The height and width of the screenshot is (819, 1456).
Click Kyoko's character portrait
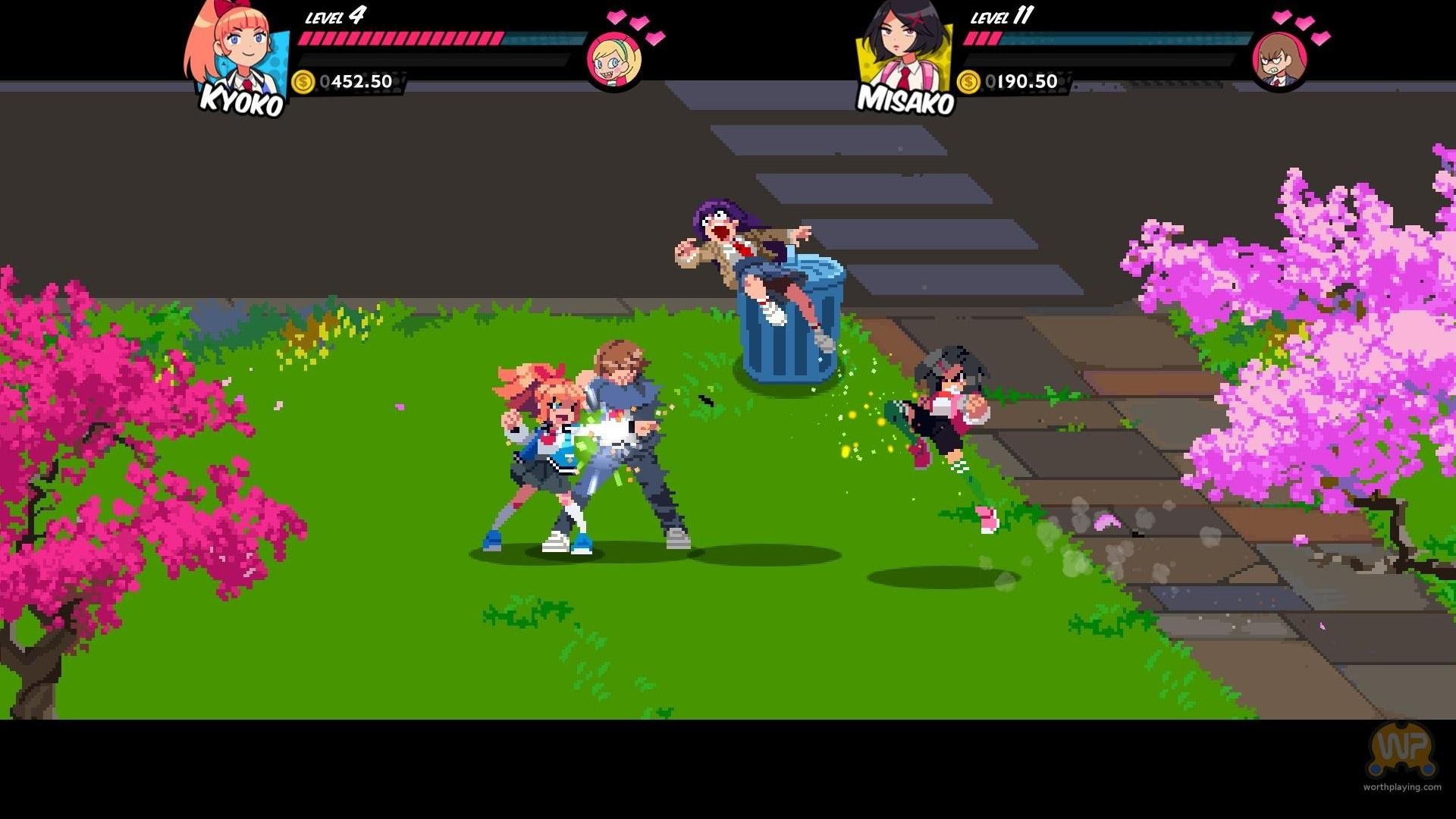[236, 50]
